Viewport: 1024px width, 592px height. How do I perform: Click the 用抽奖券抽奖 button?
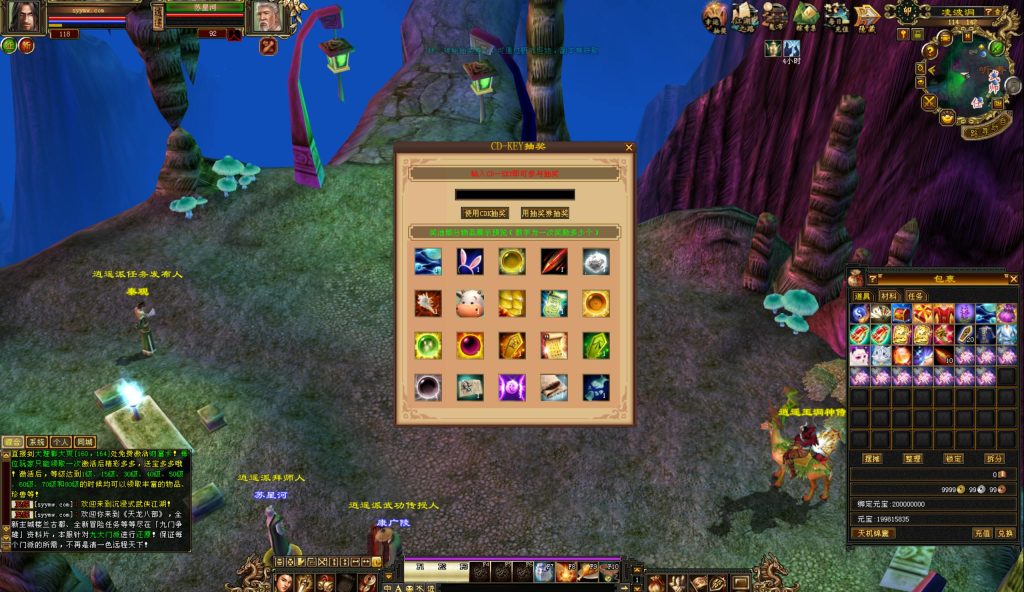coord(544,213)
